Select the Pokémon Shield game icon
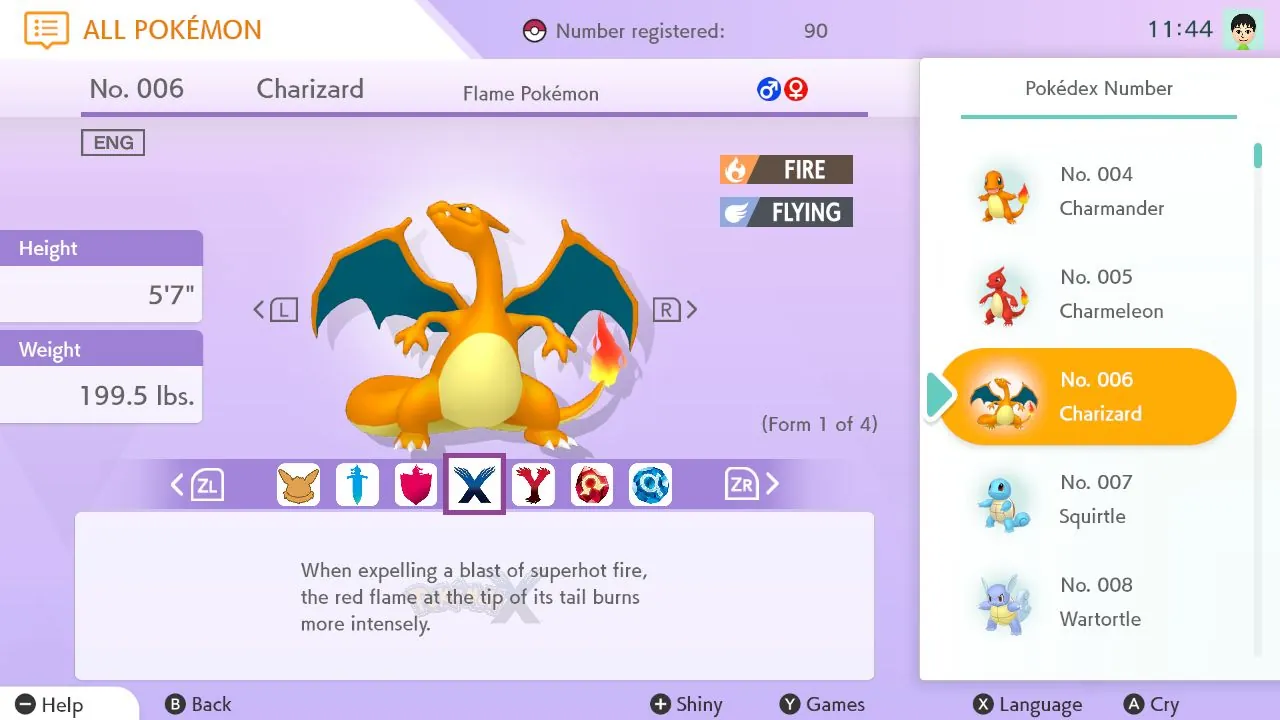This screenshot has height=720, width=1280. 416,484
